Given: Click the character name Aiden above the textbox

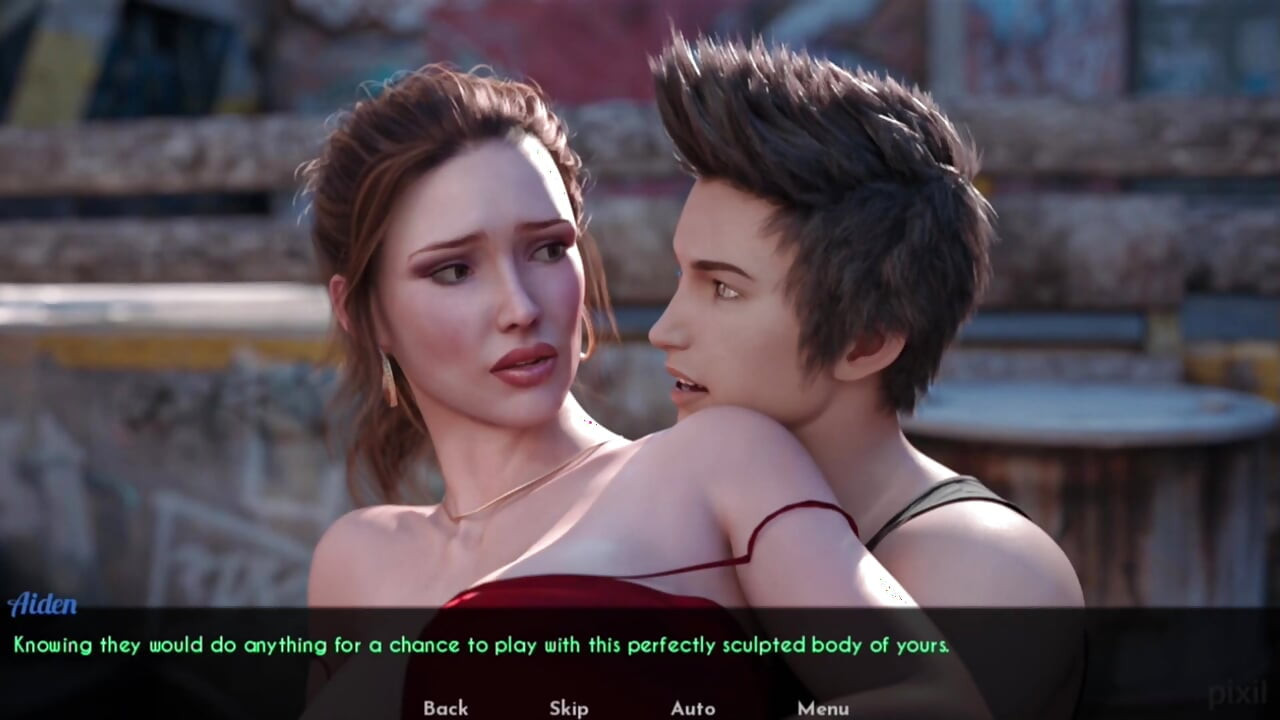Looking at the screenshot, I should [44, 604].
